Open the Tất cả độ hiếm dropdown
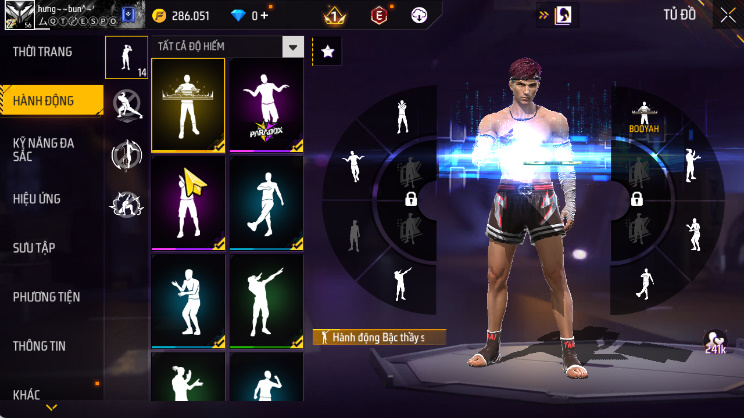This screenshot has height=418, width=744. click(292, 47)
